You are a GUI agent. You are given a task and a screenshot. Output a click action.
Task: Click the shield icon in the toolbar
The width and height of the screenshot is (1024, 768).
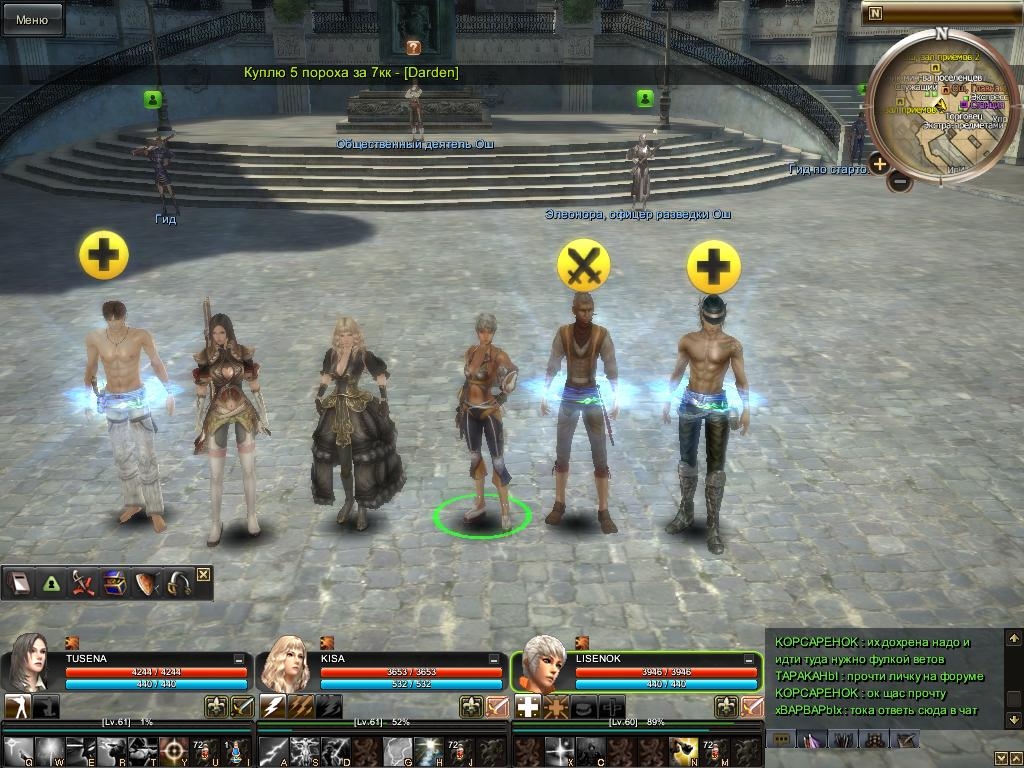(147, 584)
